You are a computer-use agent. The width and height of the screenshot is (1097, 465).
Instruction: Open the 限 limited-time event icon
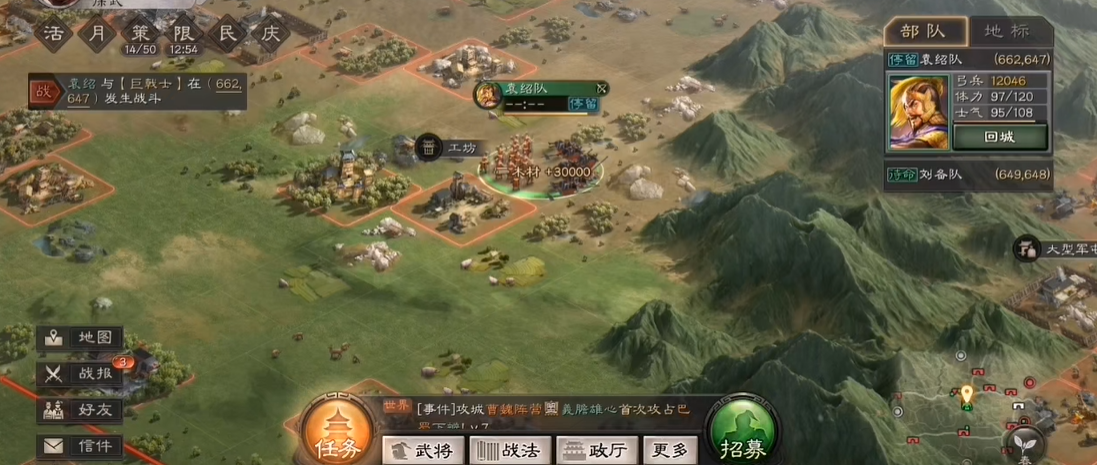click(182, 32)
